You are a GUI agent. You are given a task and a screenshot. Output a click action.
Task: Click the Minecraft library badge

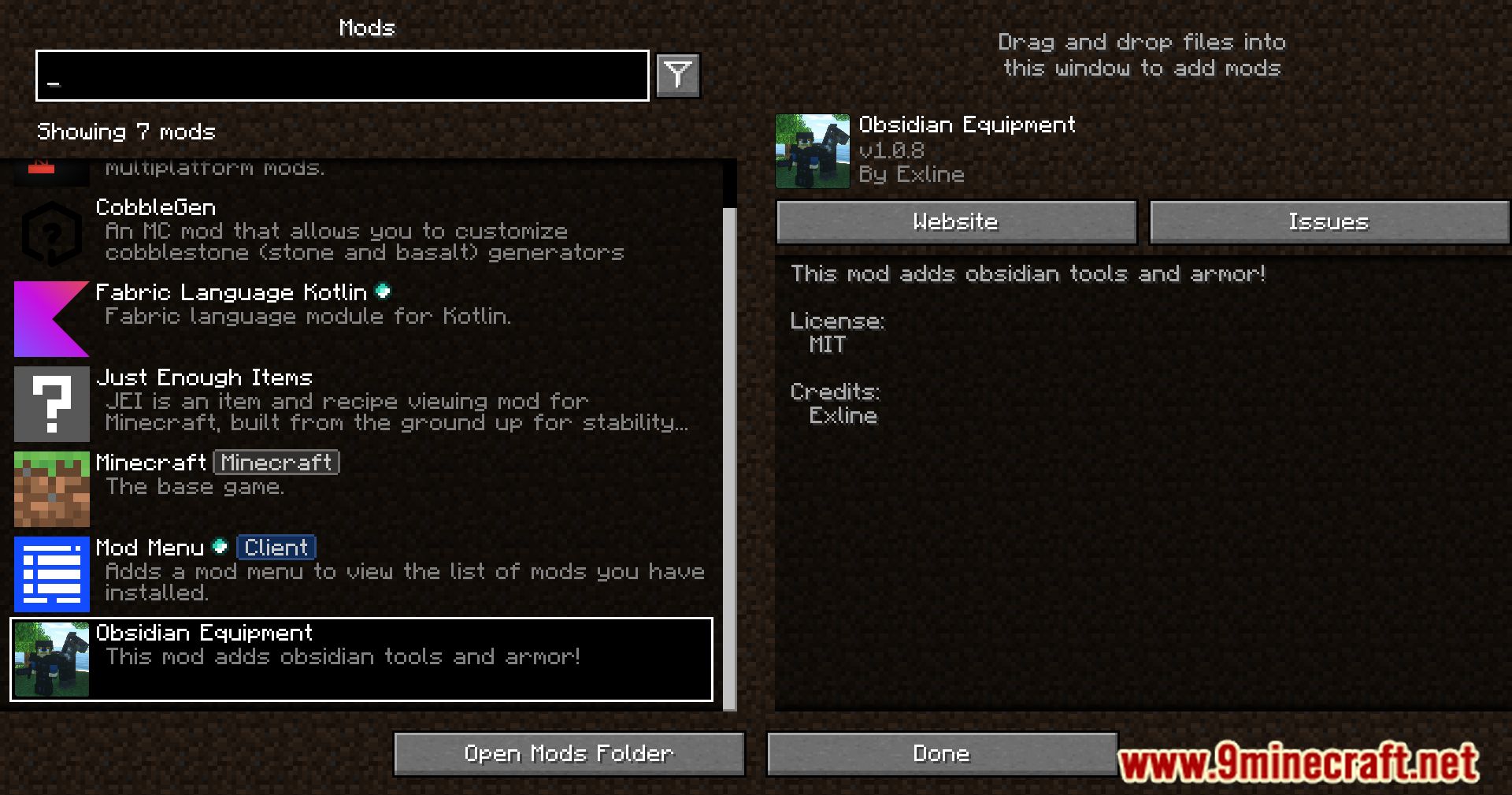(x=276, y=462)
